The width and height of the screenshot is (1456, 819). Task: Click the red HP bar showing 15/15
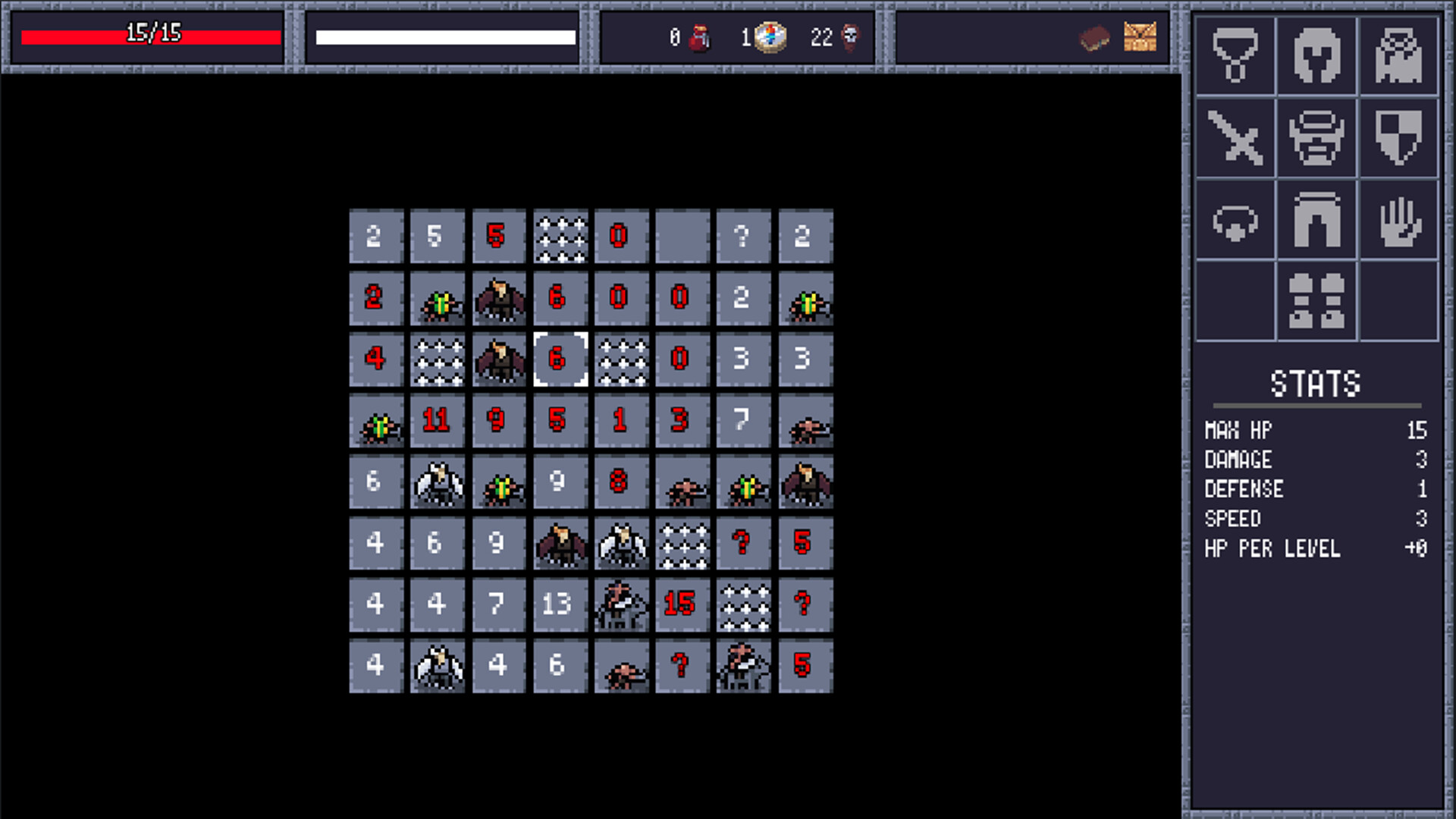coord(150,35)
